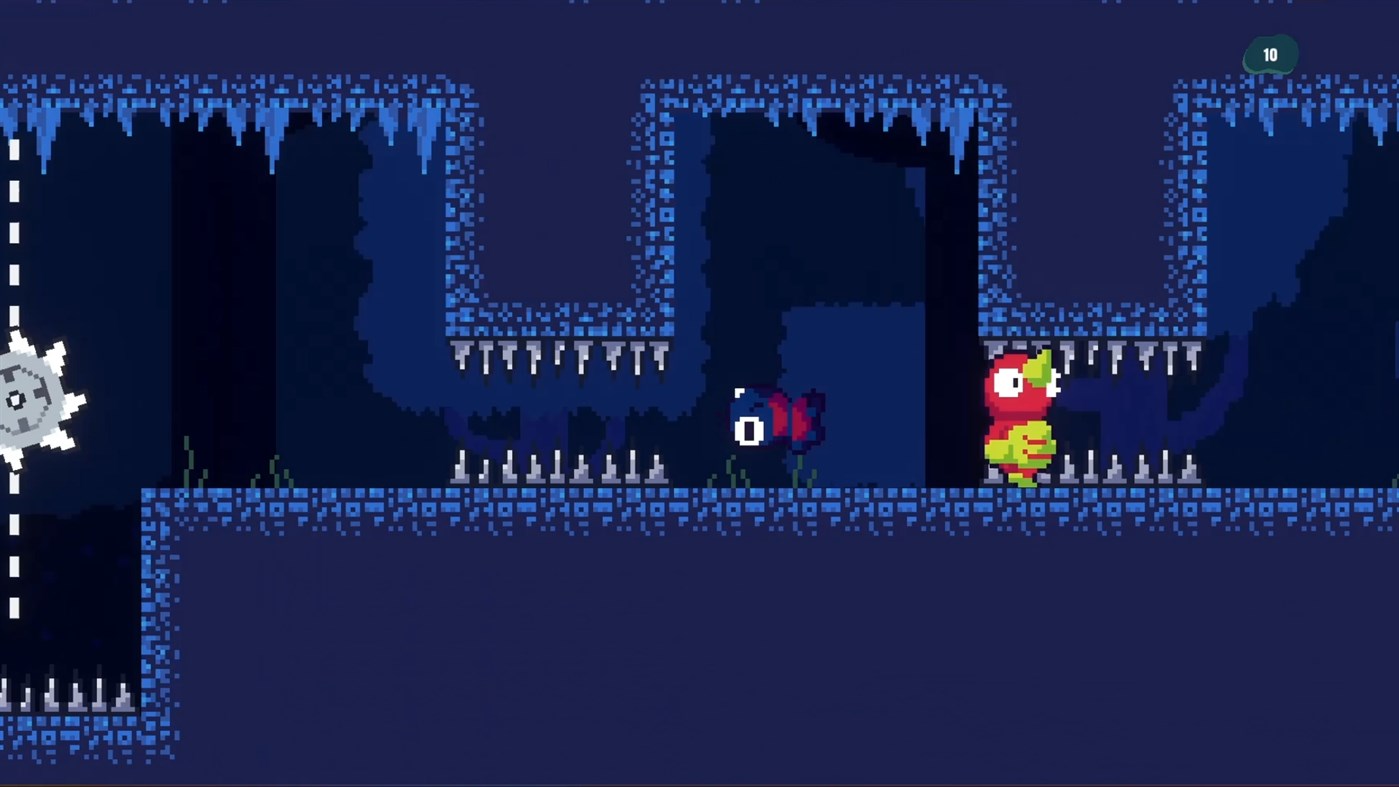Click the green score counter badge
This screenshot has width=1399, height=787.
coord(1270,55)
